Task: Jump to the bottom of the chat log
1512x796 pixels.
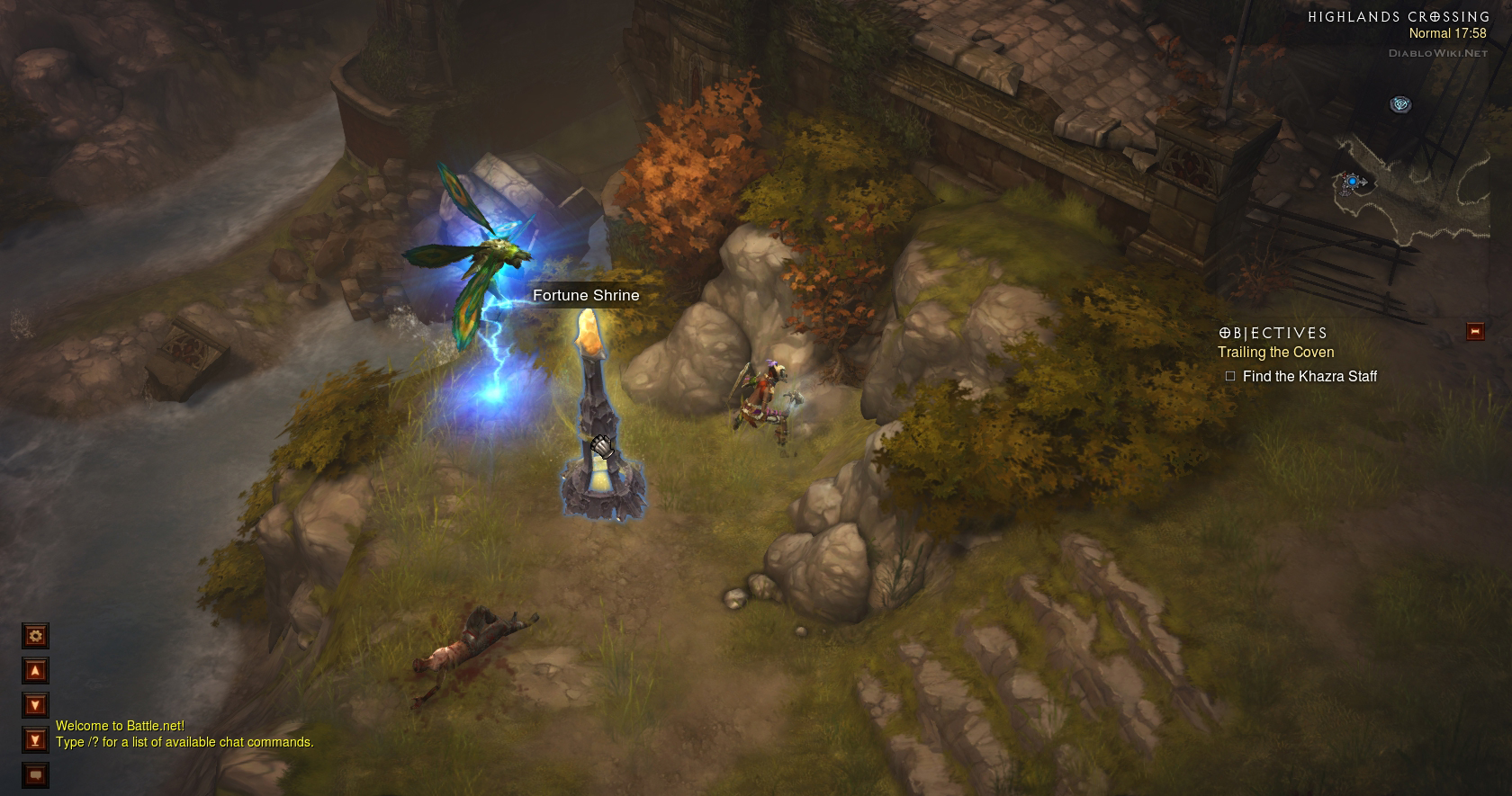Action: click(x=35, y=740)
